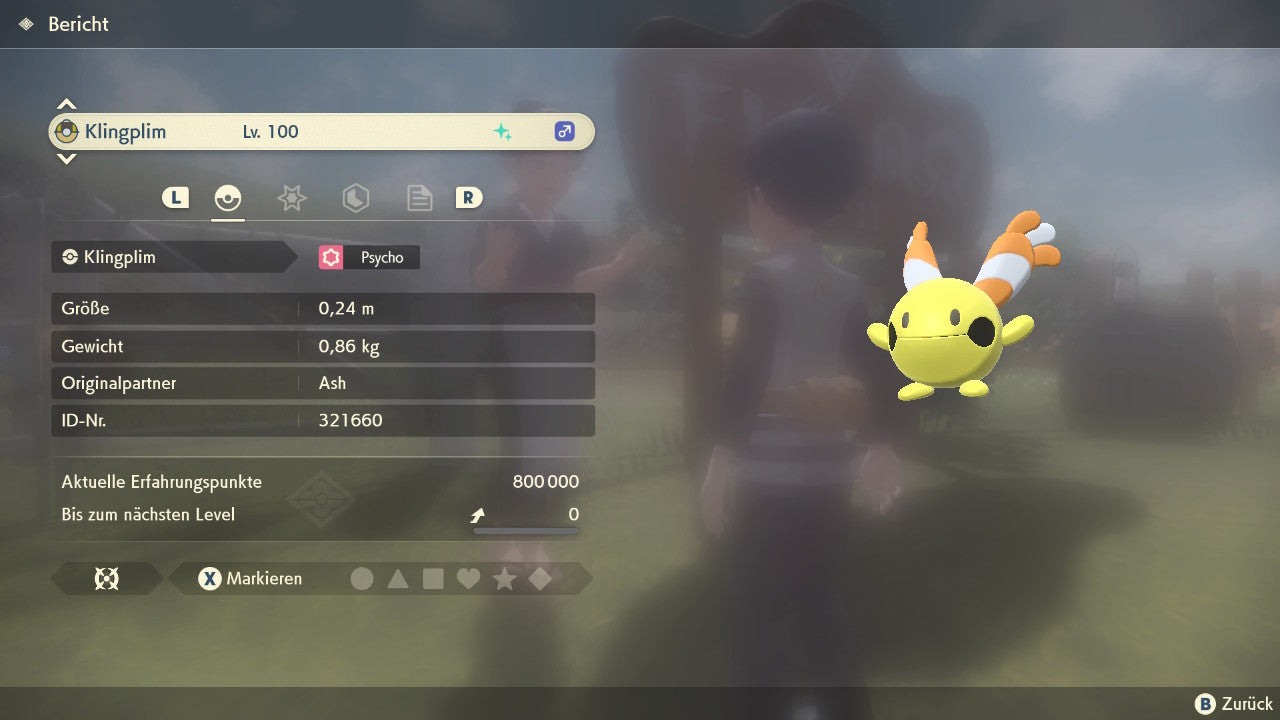Show the next Pokémon with the down arrow

pos(66,158)
